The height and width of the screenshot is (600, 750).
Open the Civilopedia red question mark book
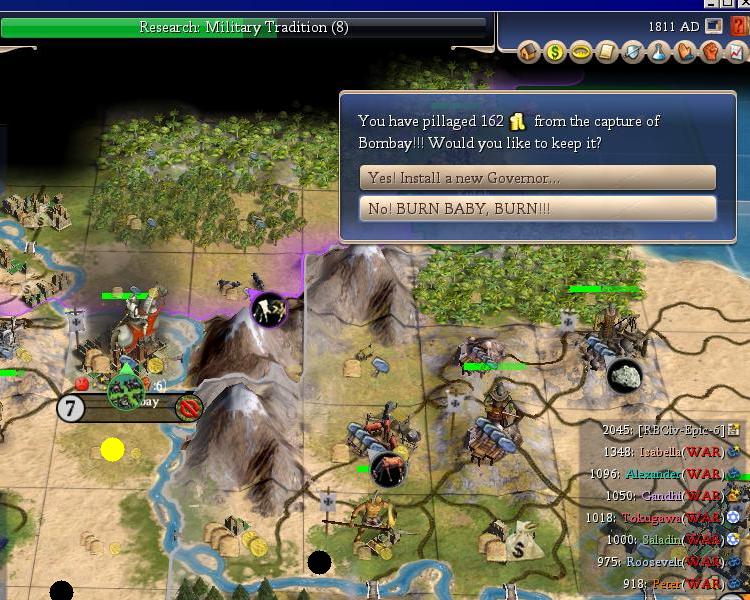click(x=740, y=26)
